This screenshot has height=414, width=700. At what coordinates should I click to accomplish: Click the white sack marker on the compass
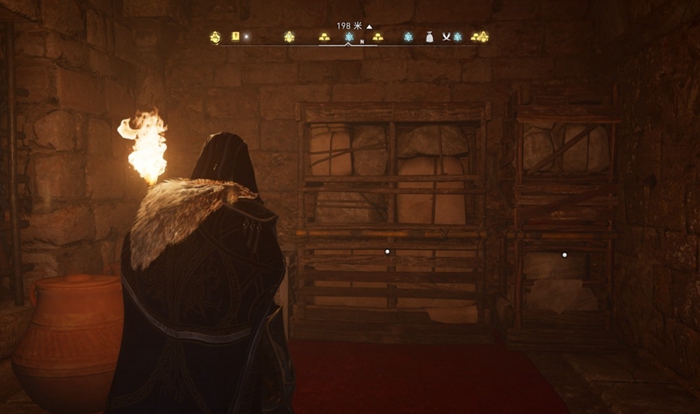point(430,37)
